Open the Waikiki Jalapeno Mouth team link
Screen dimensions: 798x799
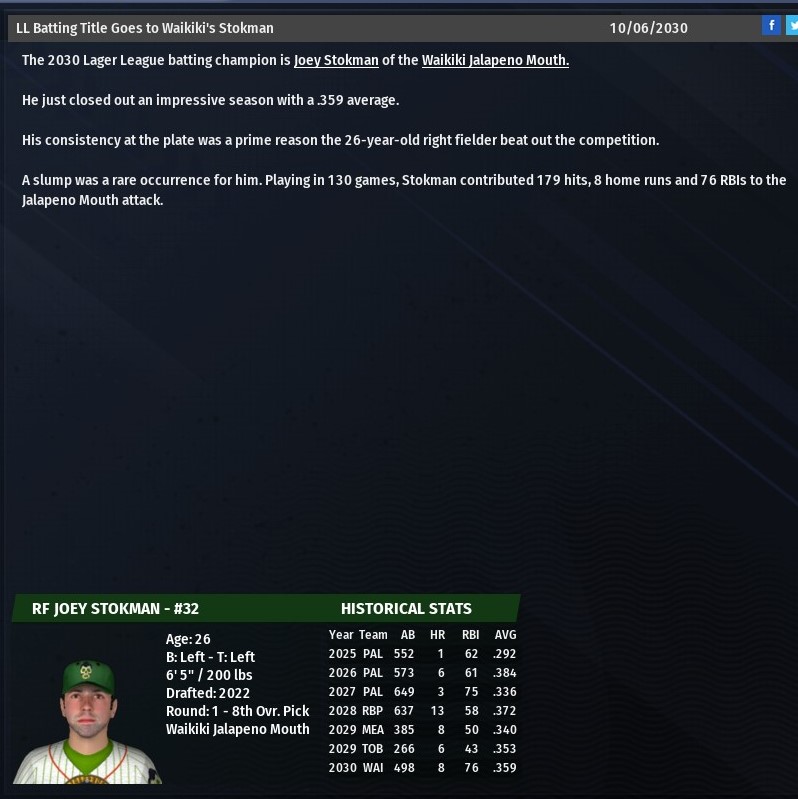pyautogui.click(x=495, y=60)
